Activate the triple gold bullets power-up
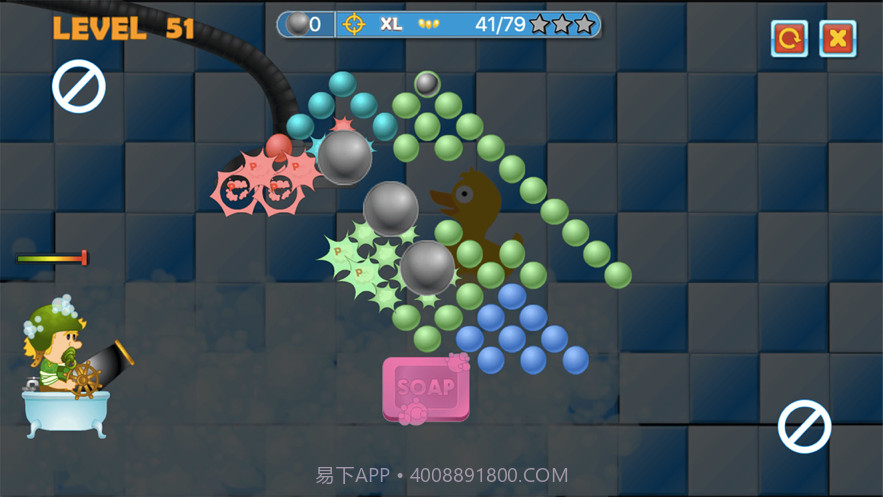Screen dimensions: 883x497 point(427,24)
